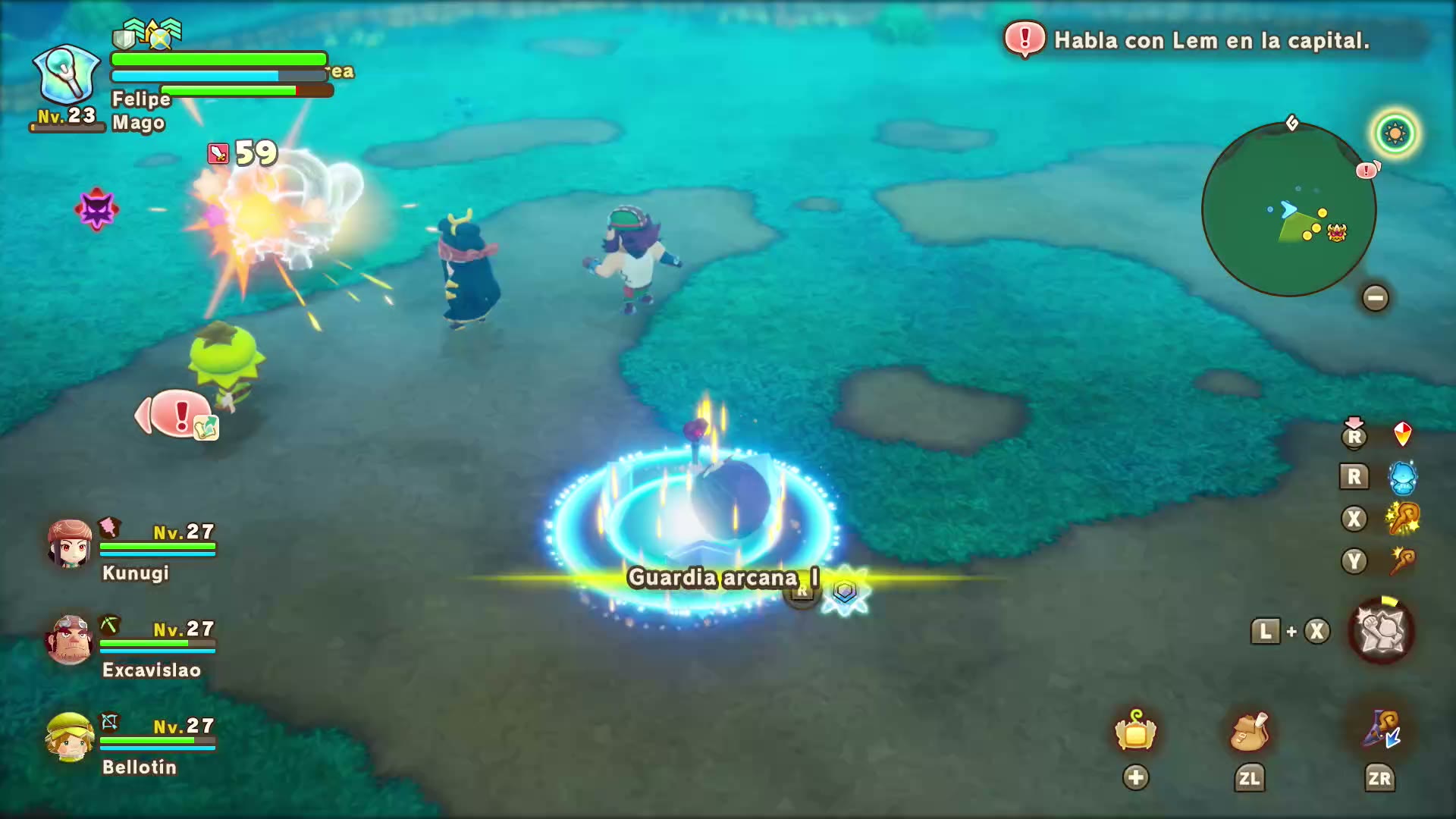Click the sun daytime indicator icon

(1395, 134)
